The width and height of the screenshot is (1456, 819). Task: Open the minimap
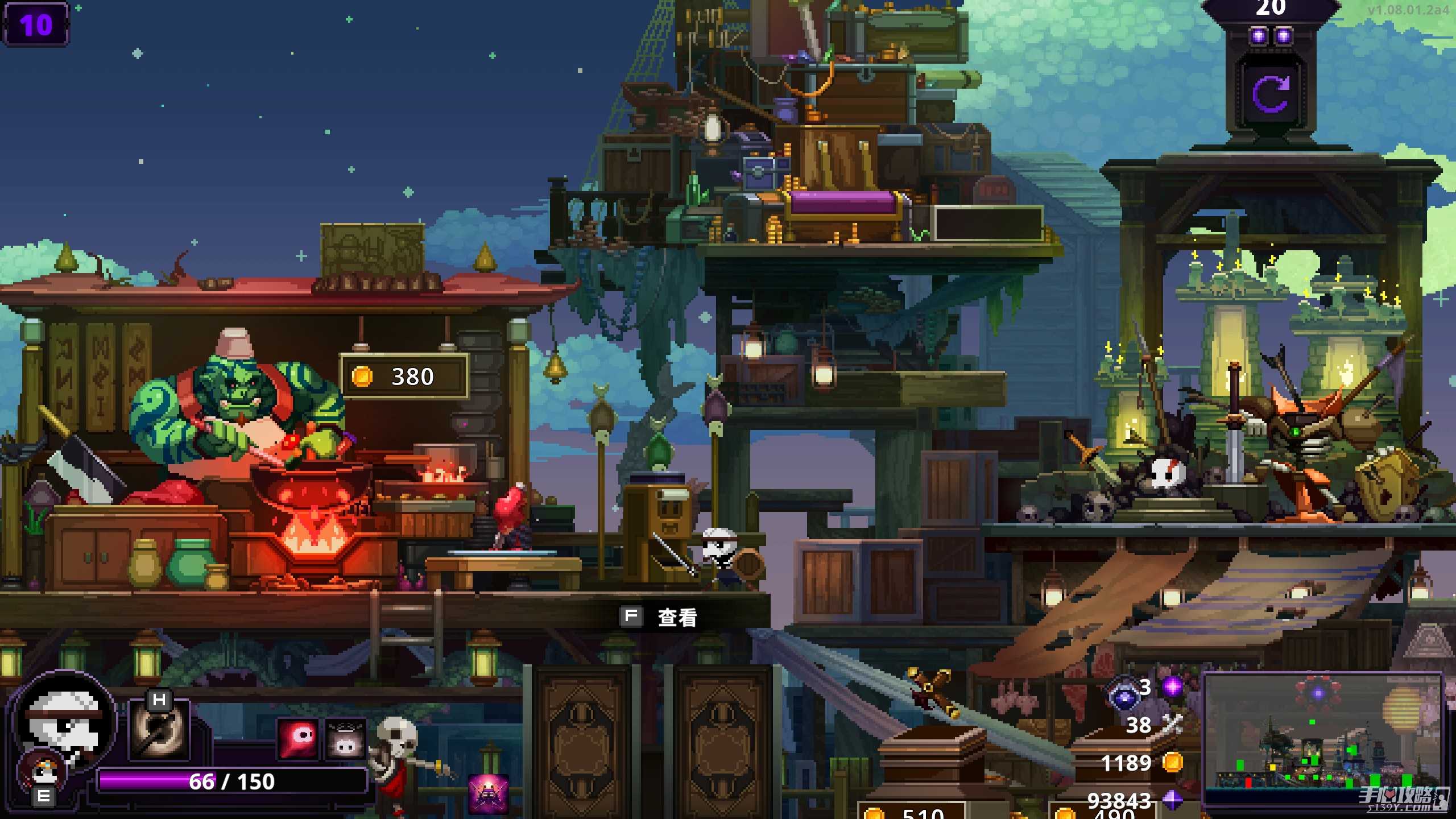pyautogui.click(x=1322, y=732)
